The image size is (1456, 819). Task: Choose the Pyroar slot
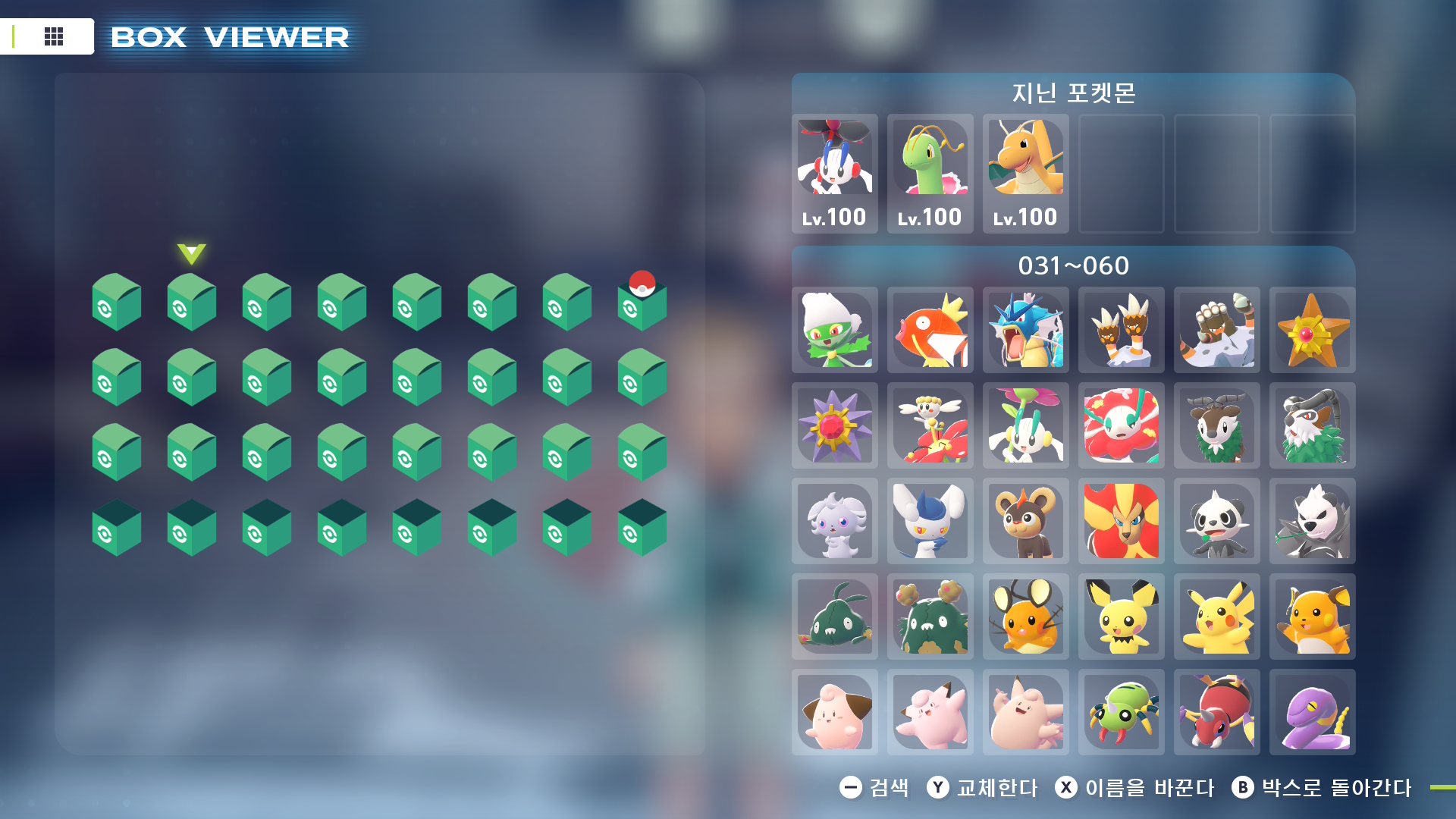(1121, 521)
